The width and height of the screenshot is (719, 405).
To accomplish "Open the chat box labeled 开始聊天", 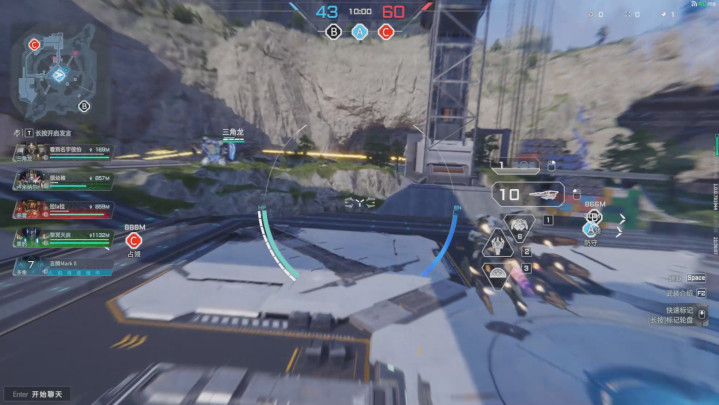I will pyautogui.click(x=40, y=394).
